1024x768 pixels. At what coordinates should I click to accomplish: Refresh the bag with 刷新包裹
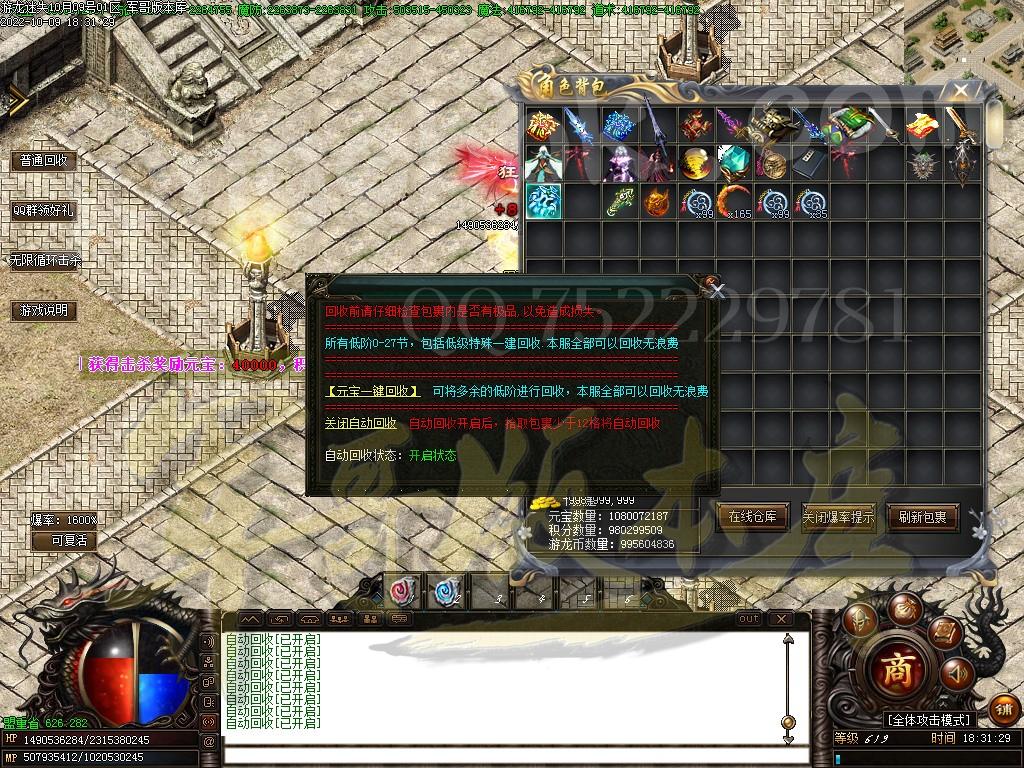pos(922,517)
